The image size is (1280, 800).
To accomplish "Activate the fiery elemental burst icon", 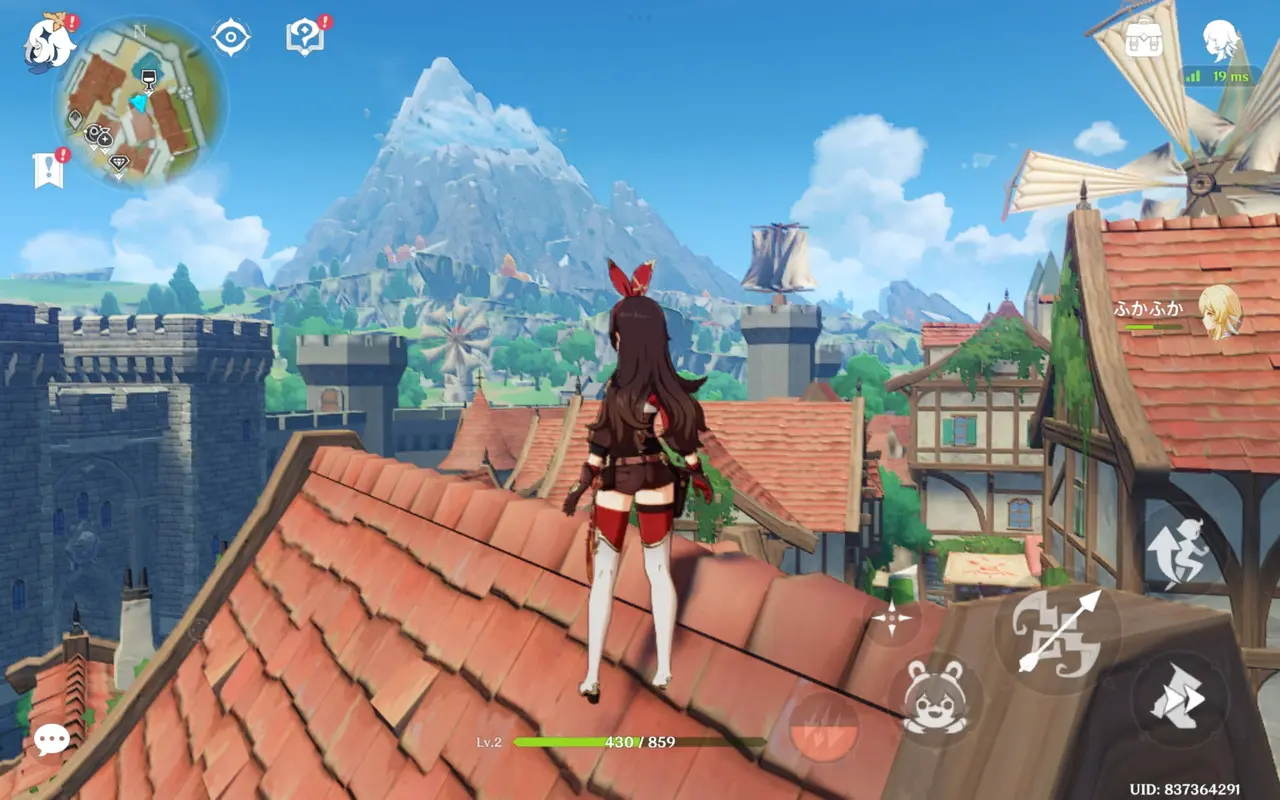I will tap(824, 726).
